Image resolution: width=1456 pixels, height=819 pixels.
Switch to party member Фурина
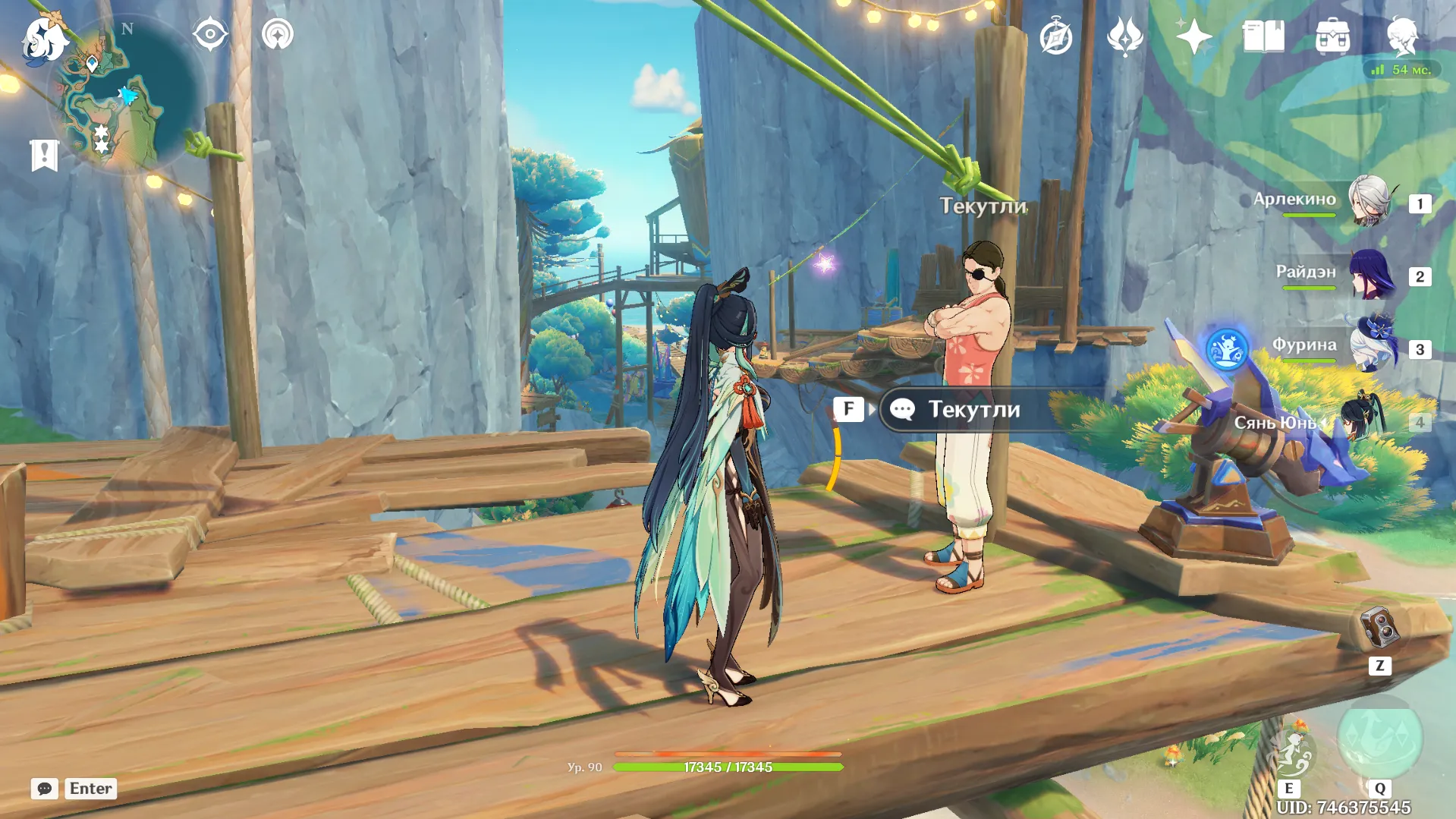click(1370, 348)
